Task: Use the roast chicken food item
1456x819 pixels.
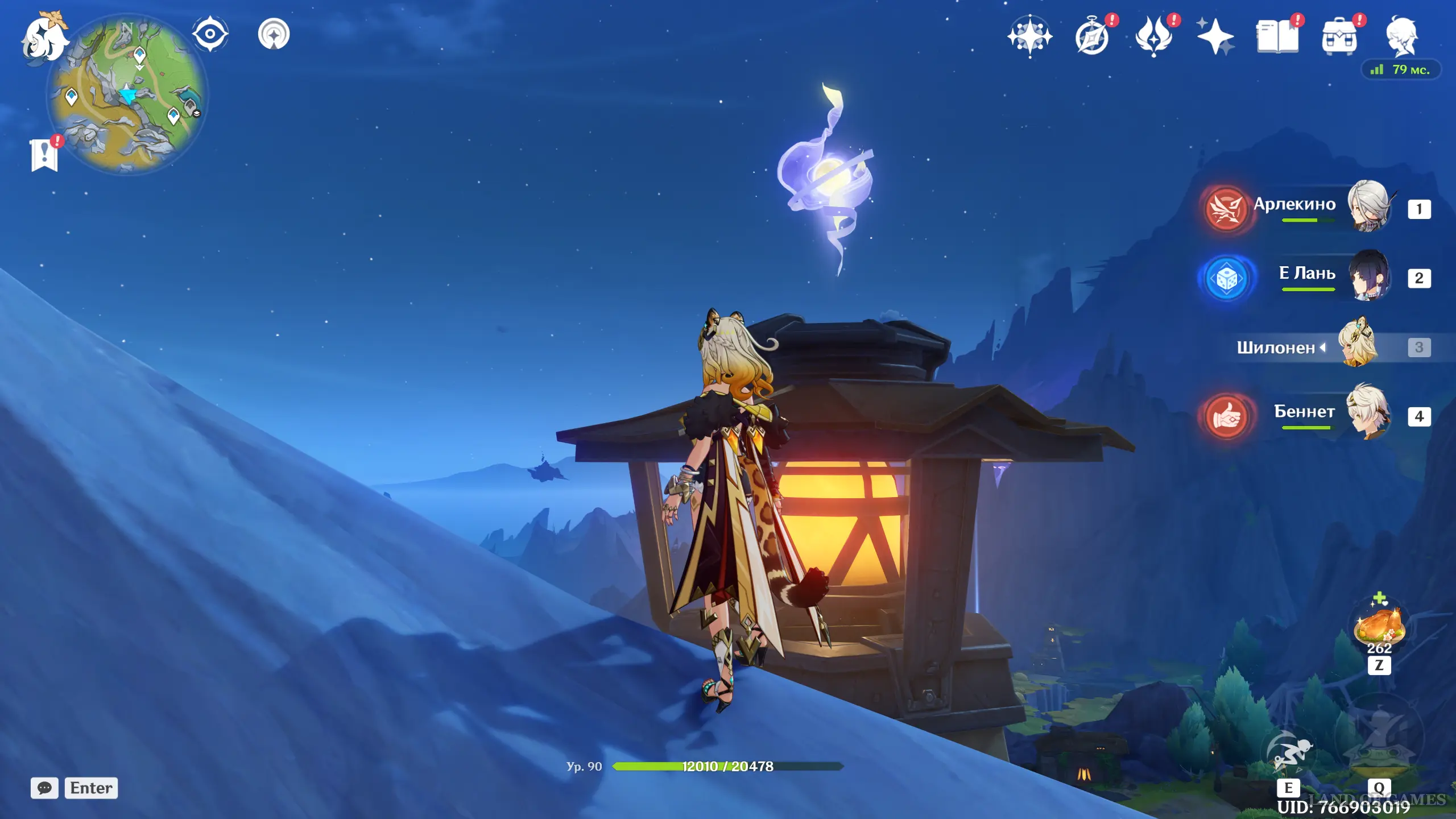Action: [x=1379, y=627]
